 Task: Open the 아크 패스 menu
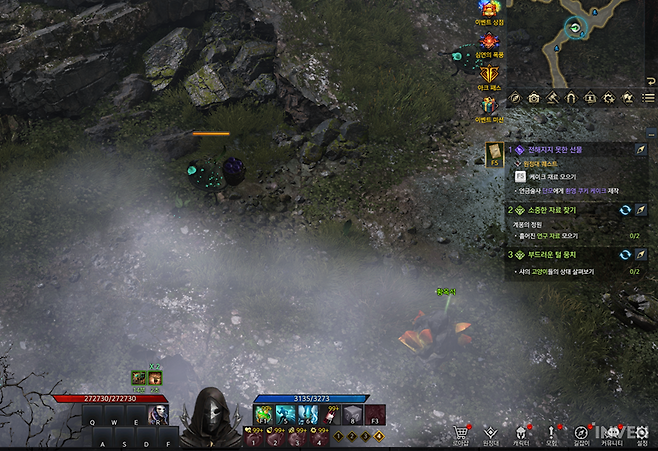490,74
